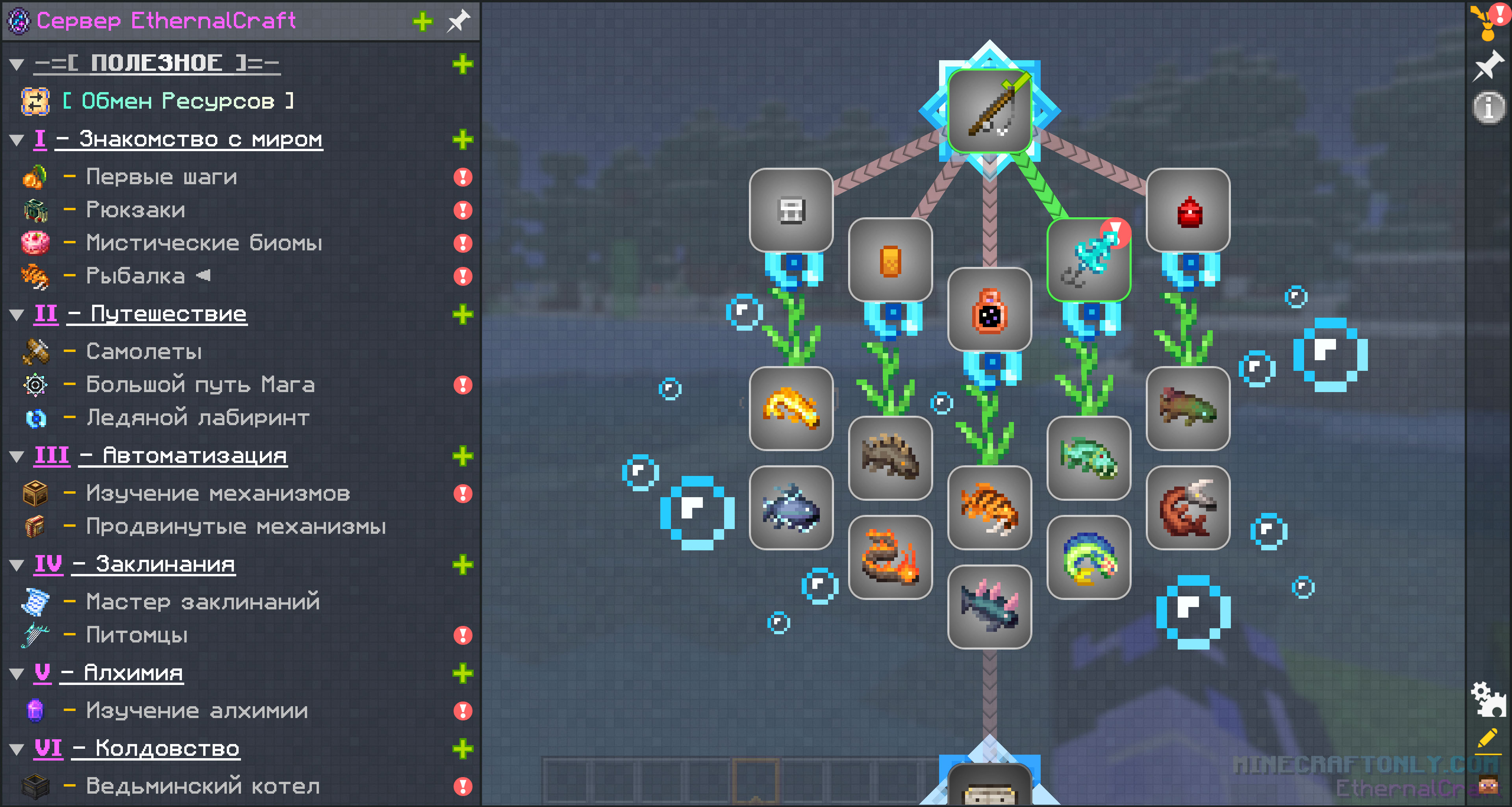Collapse the II - Путешествие group arrow
The image size is (1512, 807).
tap(17, 315)
